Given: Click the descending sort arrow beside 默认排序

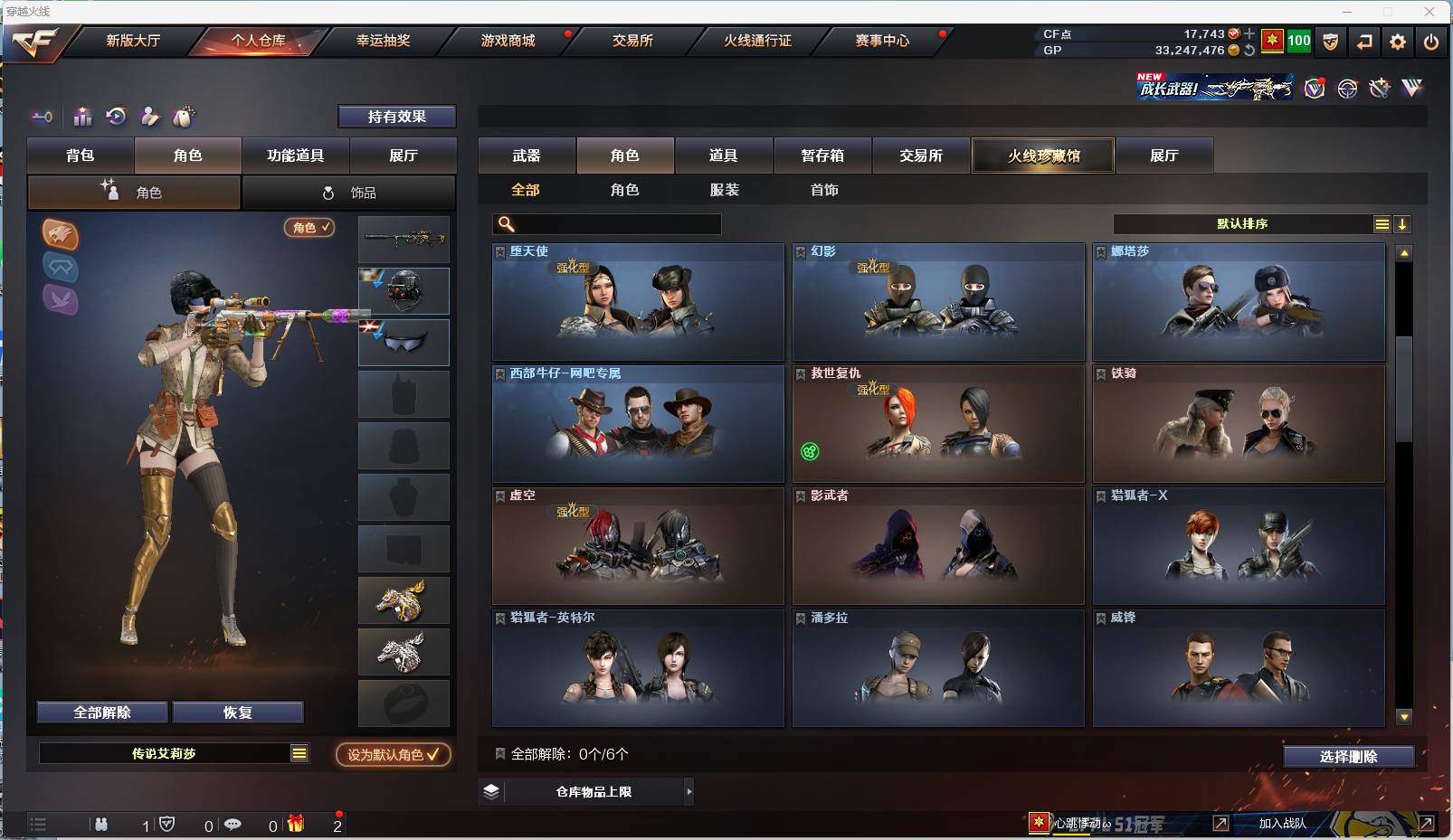Looking at the screenshot, I should coord(1403,223).
